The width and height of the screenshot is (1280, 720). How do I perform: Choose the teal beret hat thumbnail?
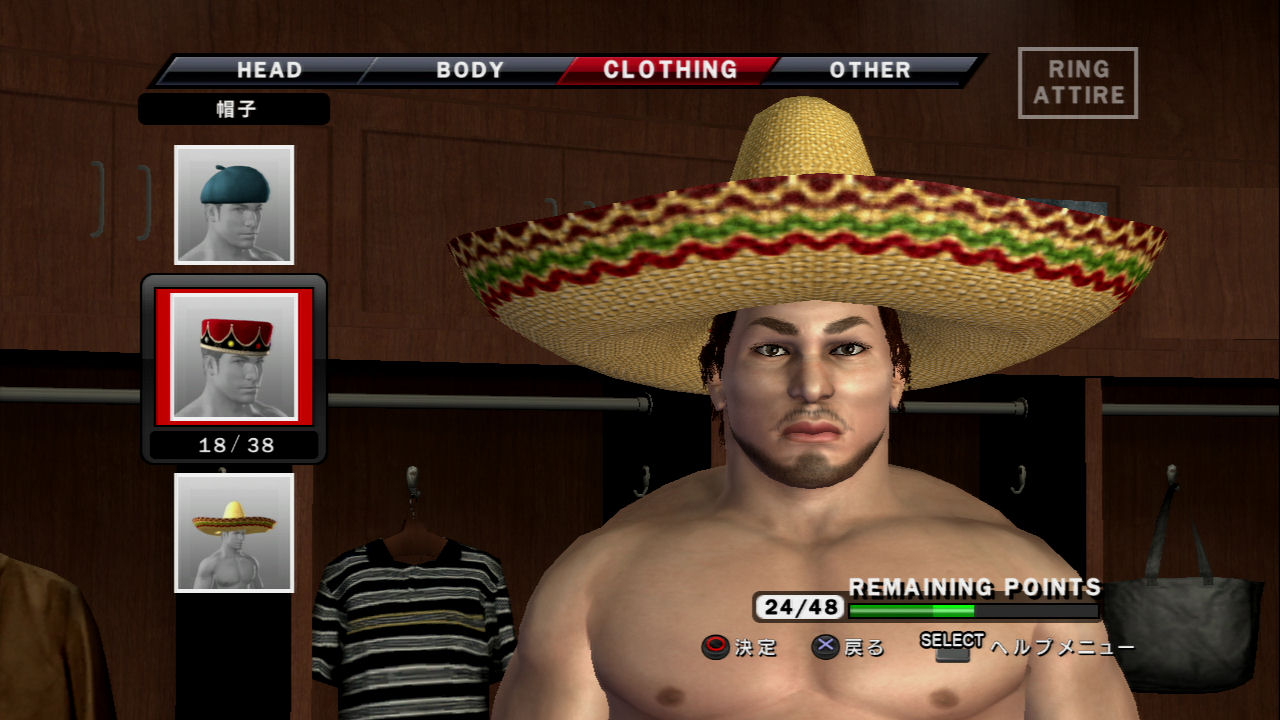[234, 205]
